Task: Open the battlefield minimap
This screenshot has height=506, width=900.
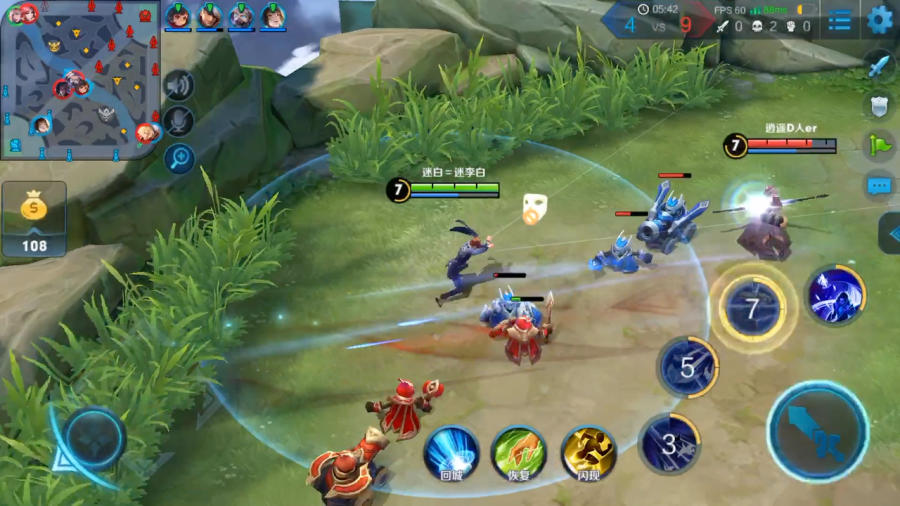Action: tap(80, 80)
